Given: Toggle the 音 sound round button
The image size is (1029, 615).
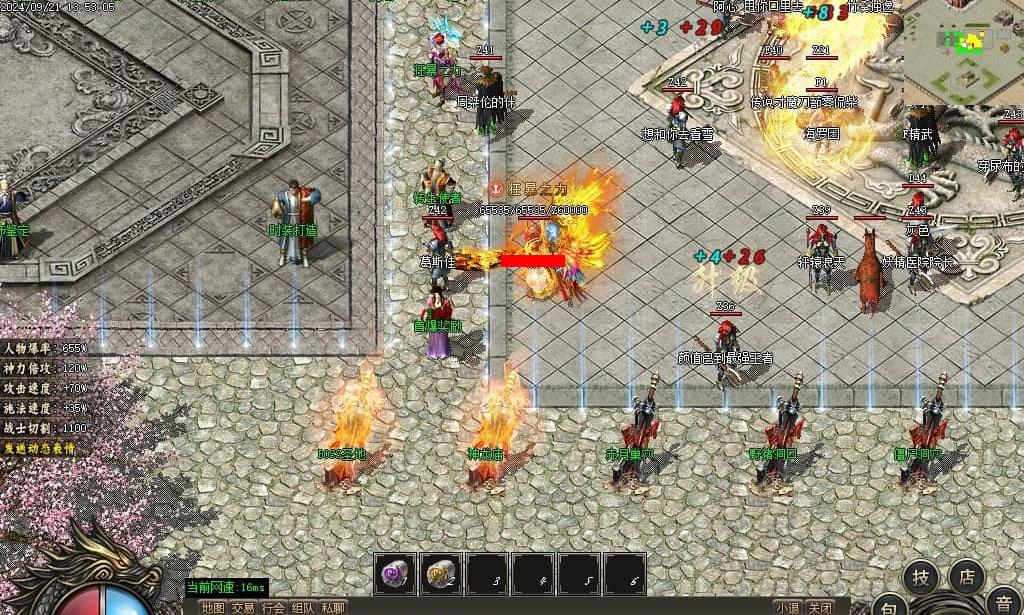Looking at the screenshot, I should pyautogui.click(x=1000, y=606).
